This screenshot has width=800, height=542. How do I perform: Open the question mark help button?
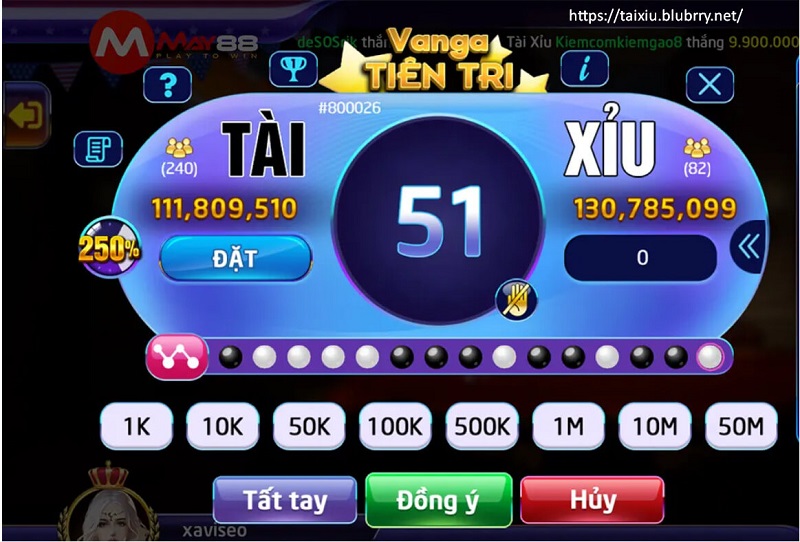point(168,85)
